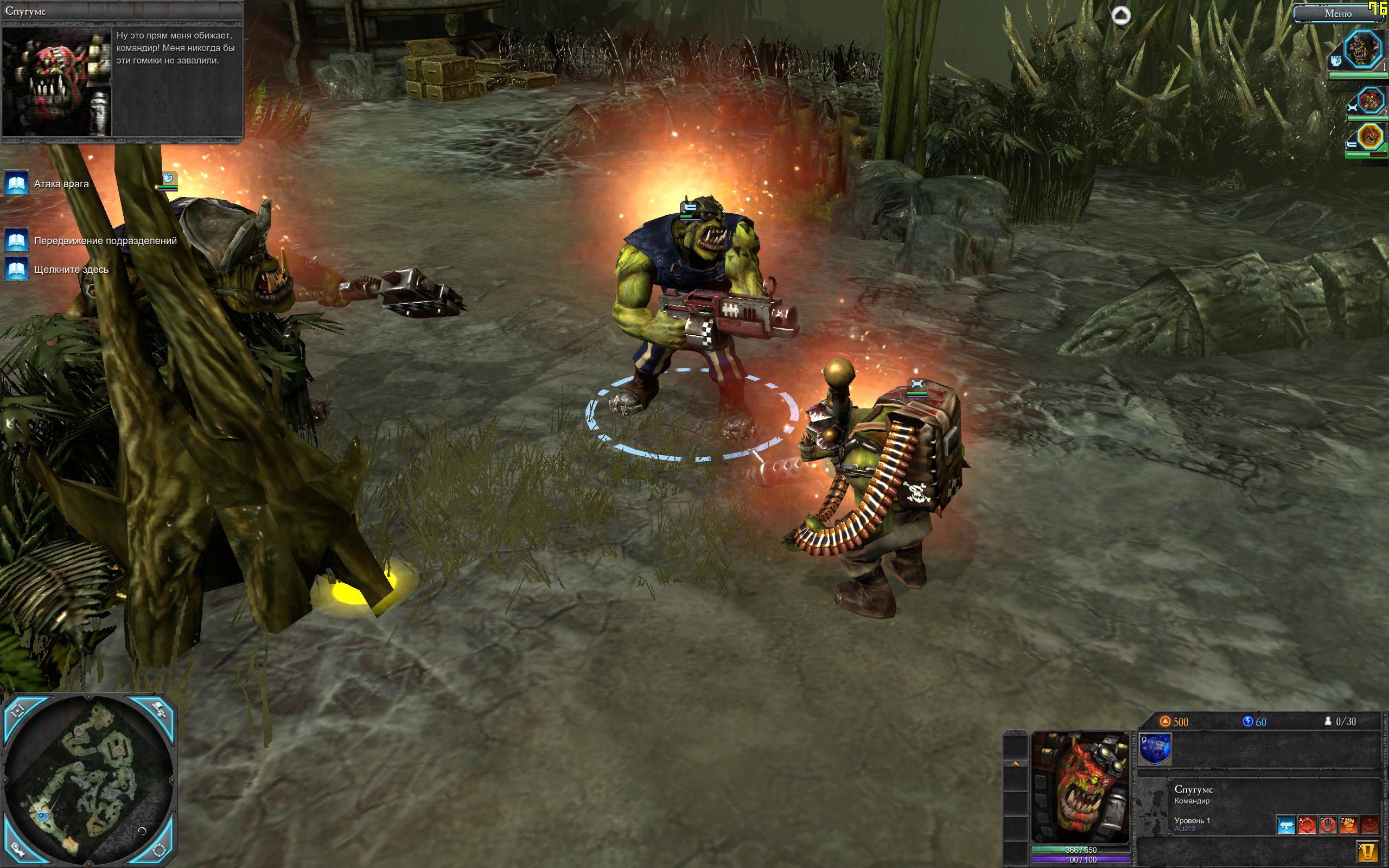Click the yellow exclamation mark alert button
The image size is (1389, 868).
point(1367,851)
